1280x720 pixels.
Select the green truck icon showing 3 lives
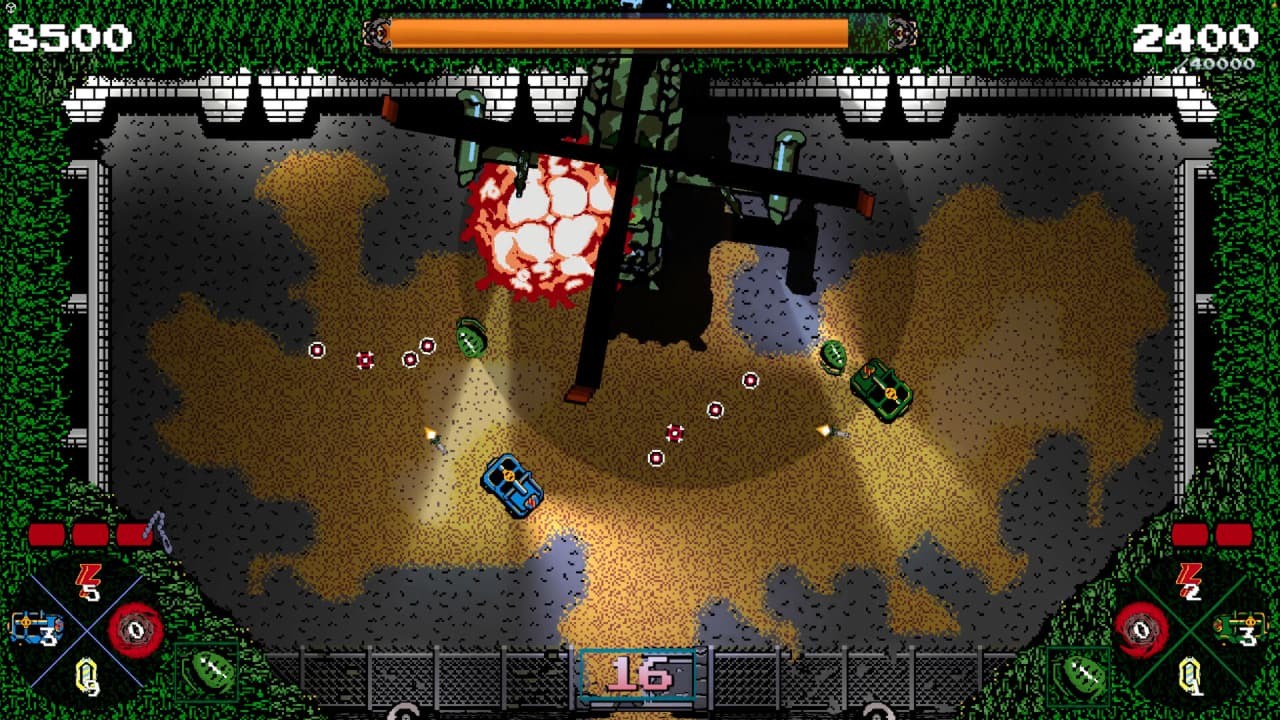1239,628
